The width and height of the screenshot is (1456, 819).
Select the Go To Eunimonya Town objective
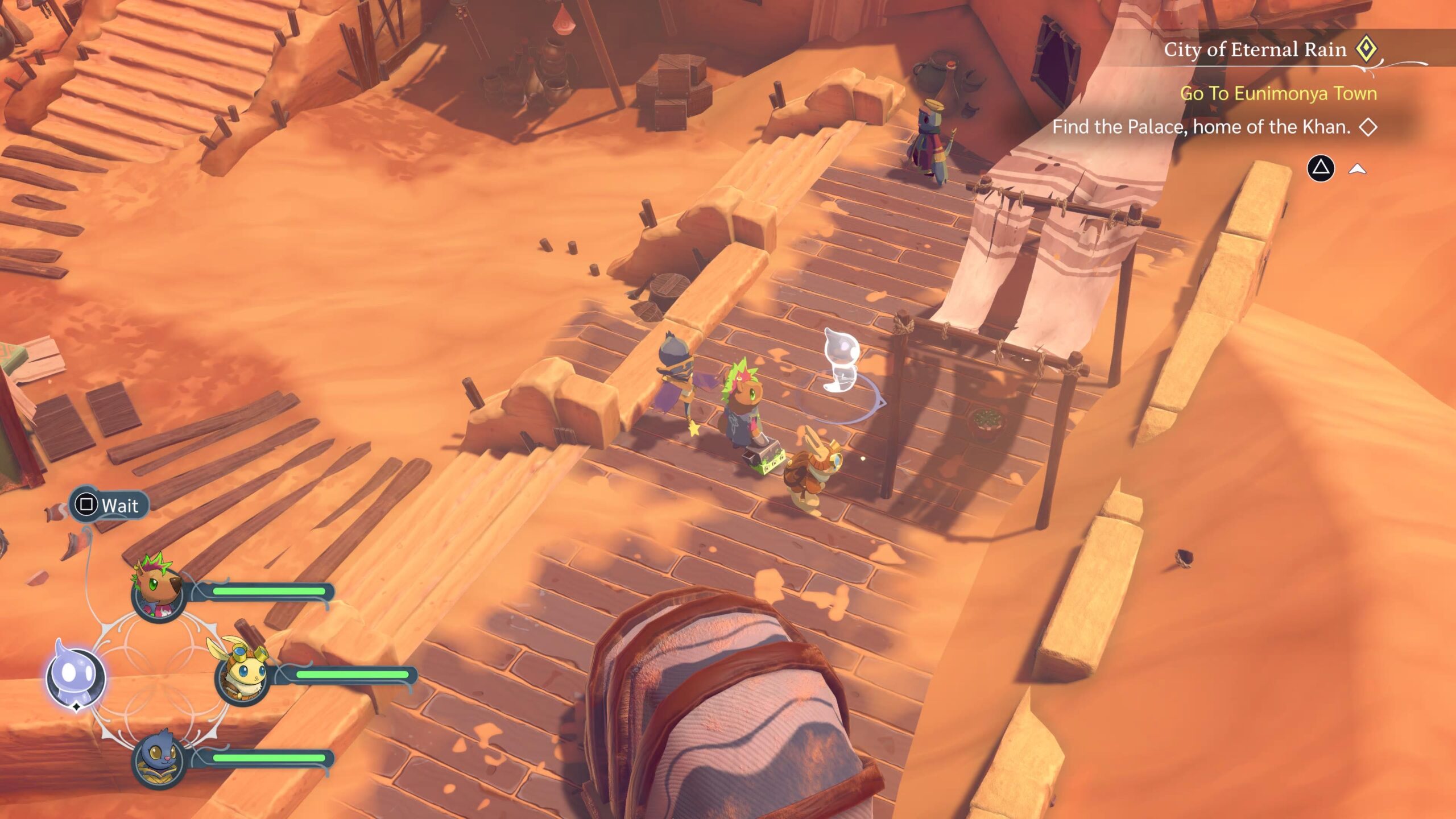click(x=1278, y=93)
